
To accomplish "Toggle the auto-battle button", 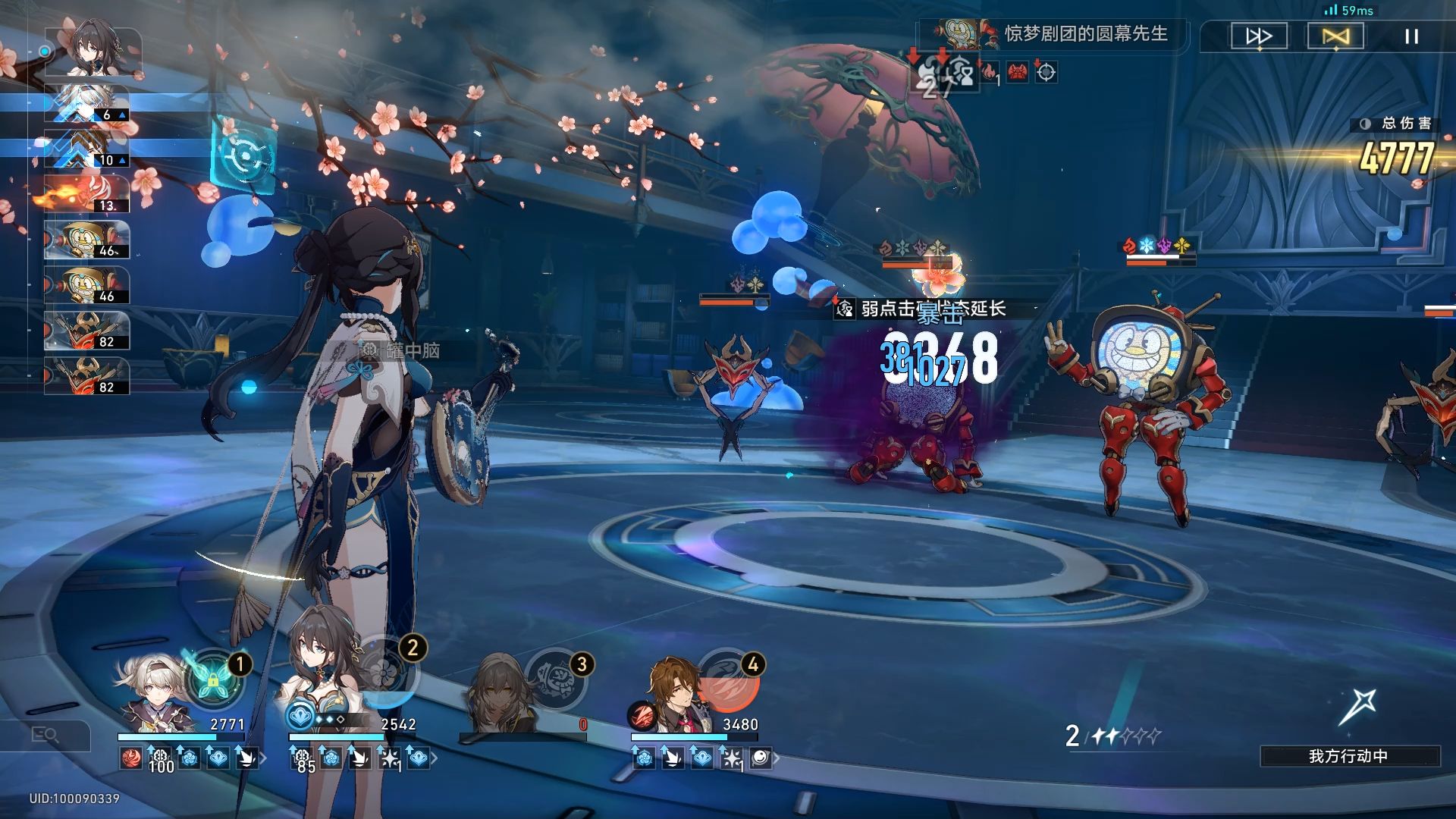I will 1335,36.
